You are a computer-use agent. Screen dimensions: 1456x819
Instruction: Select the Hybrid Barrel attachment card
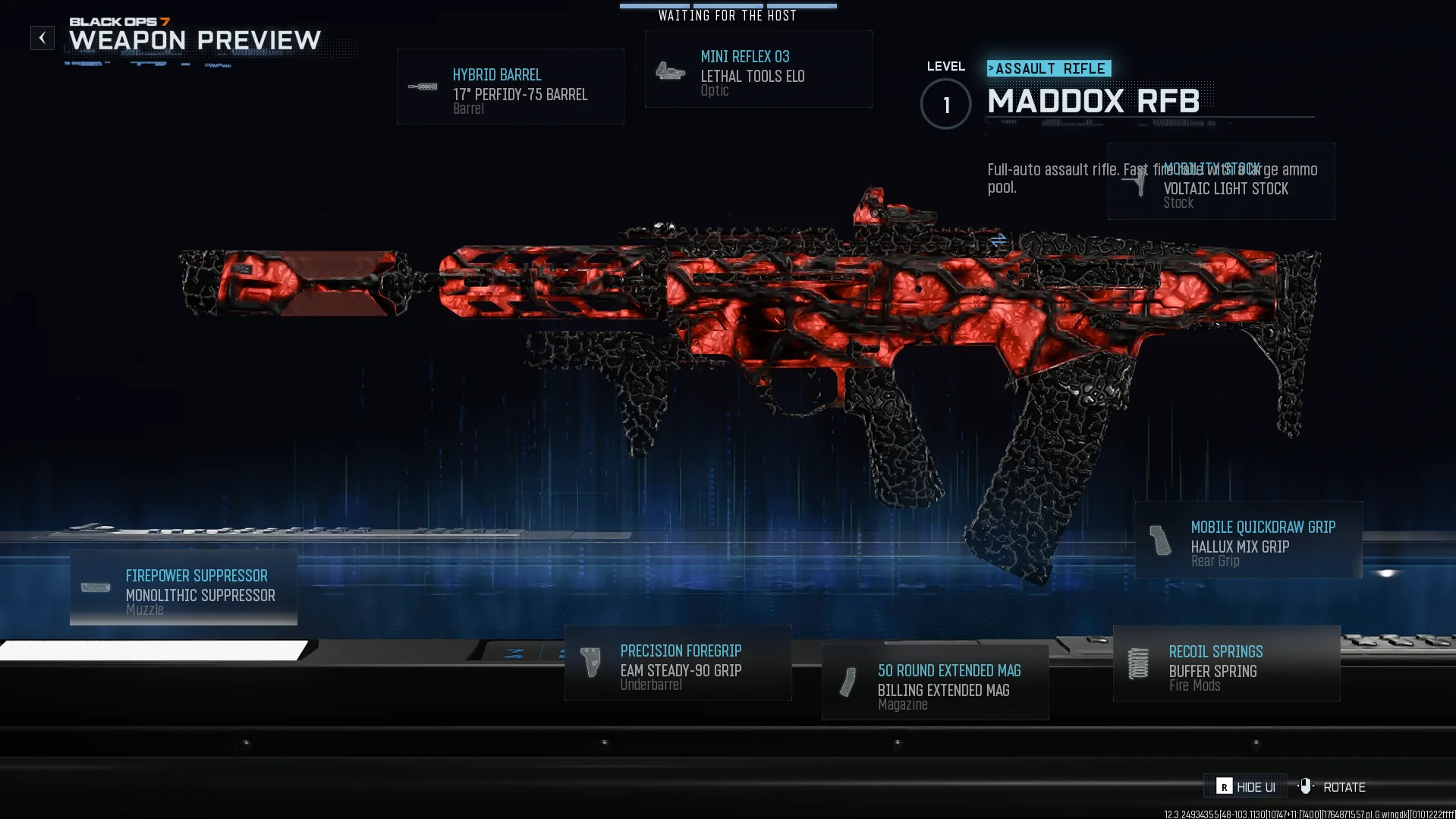pos(510,87)
